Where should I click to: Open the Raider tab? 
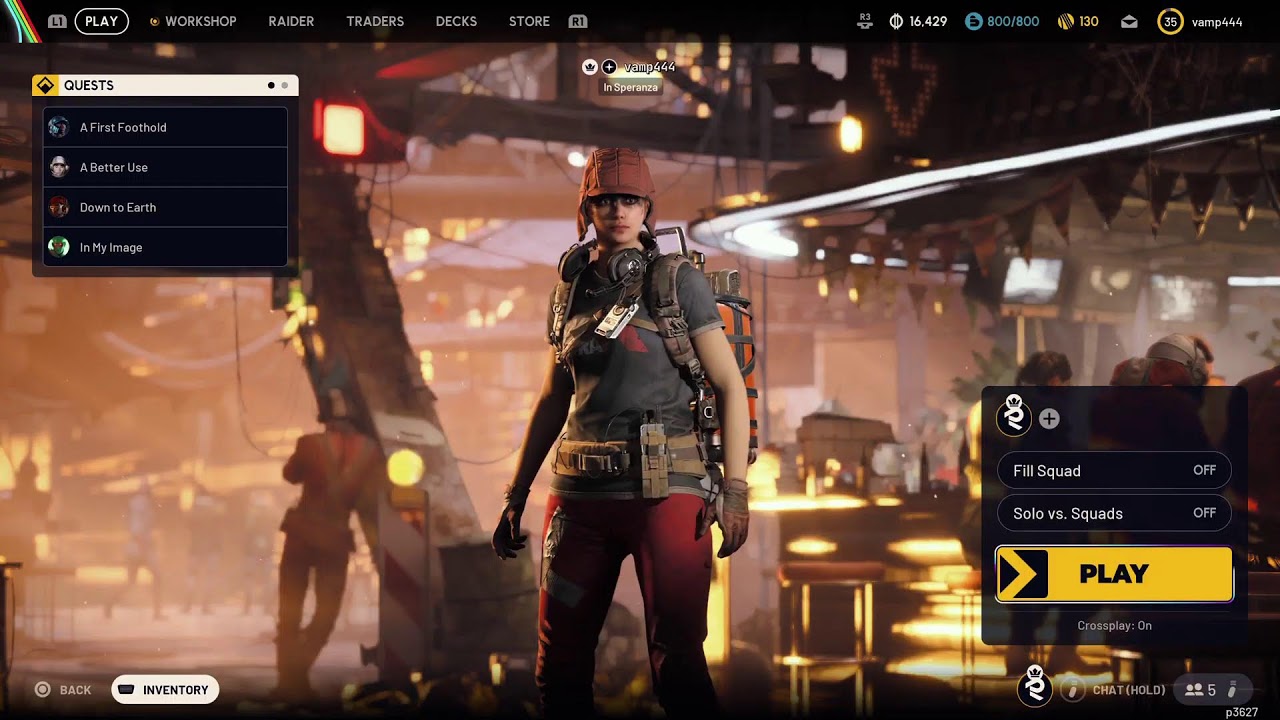coord(291,21)
